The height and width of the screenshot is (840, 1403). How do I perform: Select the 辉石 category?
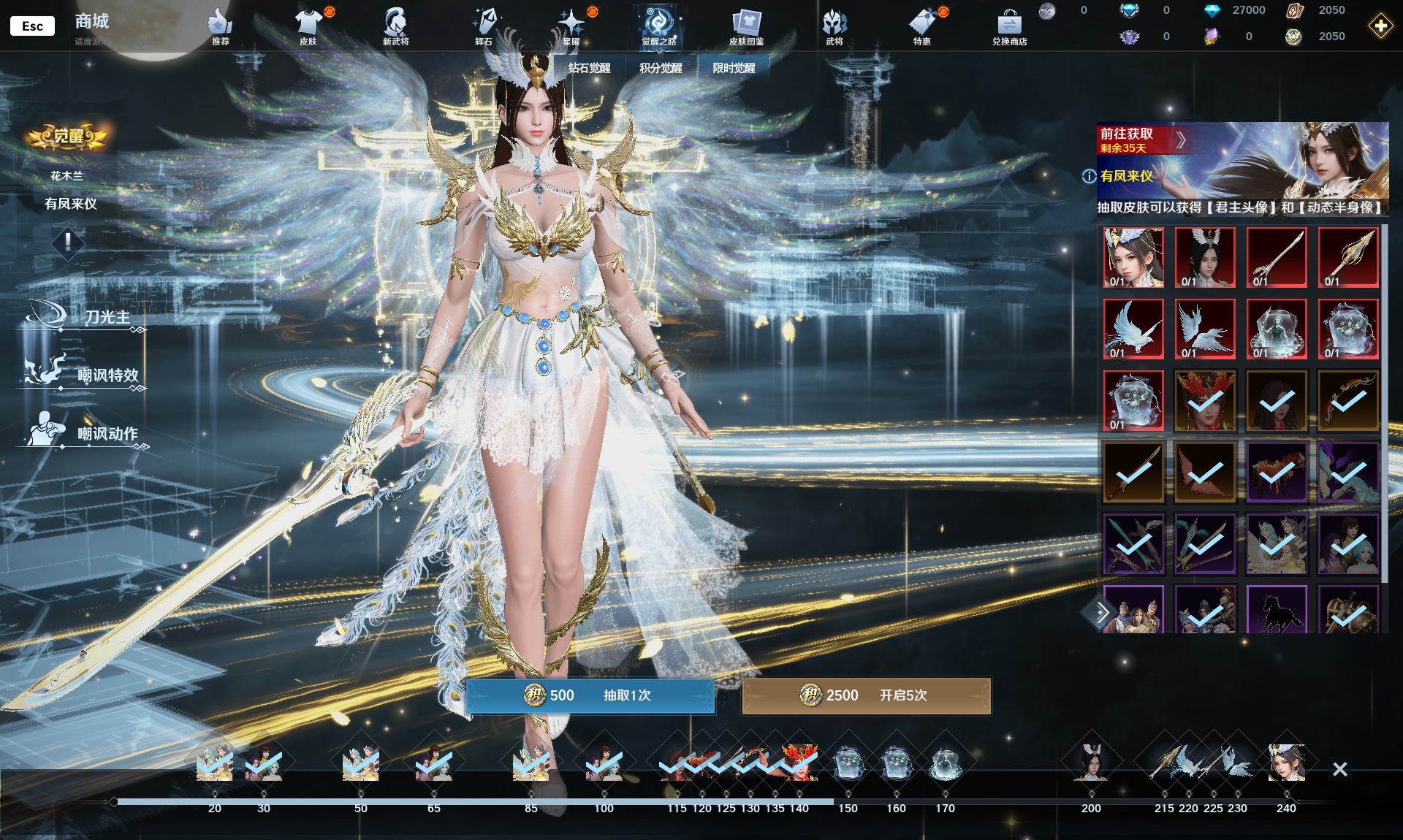pyautogui.click(x=484, y=27)
